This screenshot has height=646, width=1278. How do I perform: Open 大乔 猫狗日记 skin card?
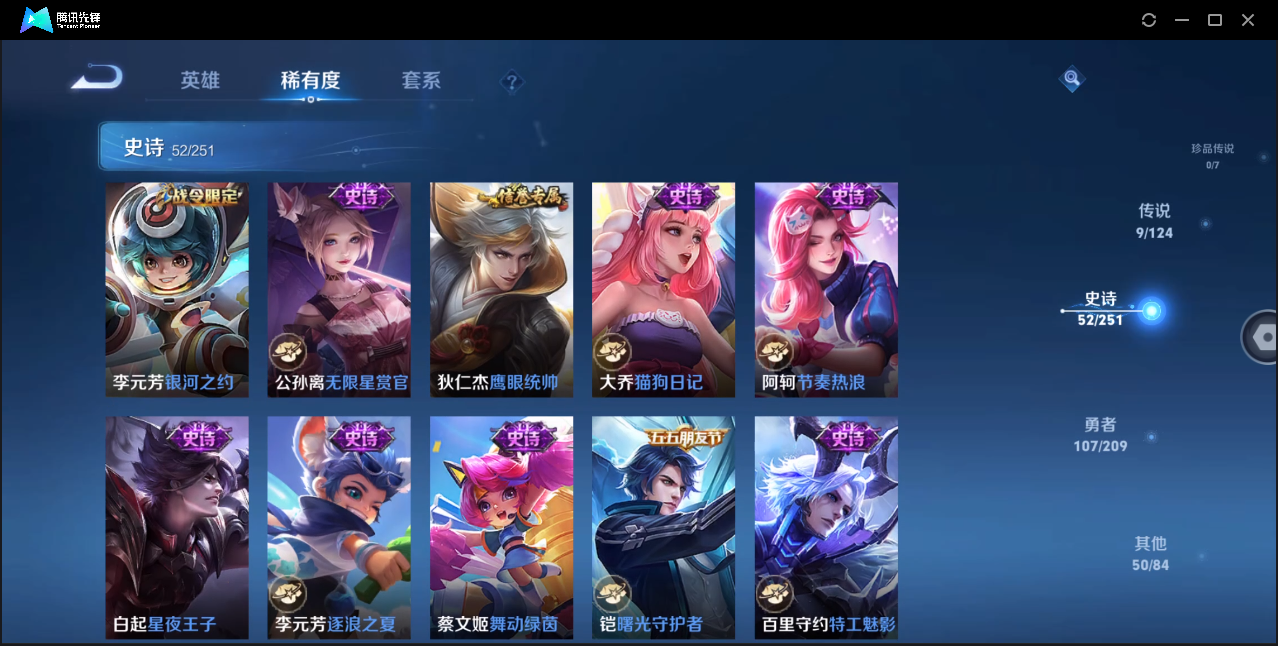pos(664,290)
